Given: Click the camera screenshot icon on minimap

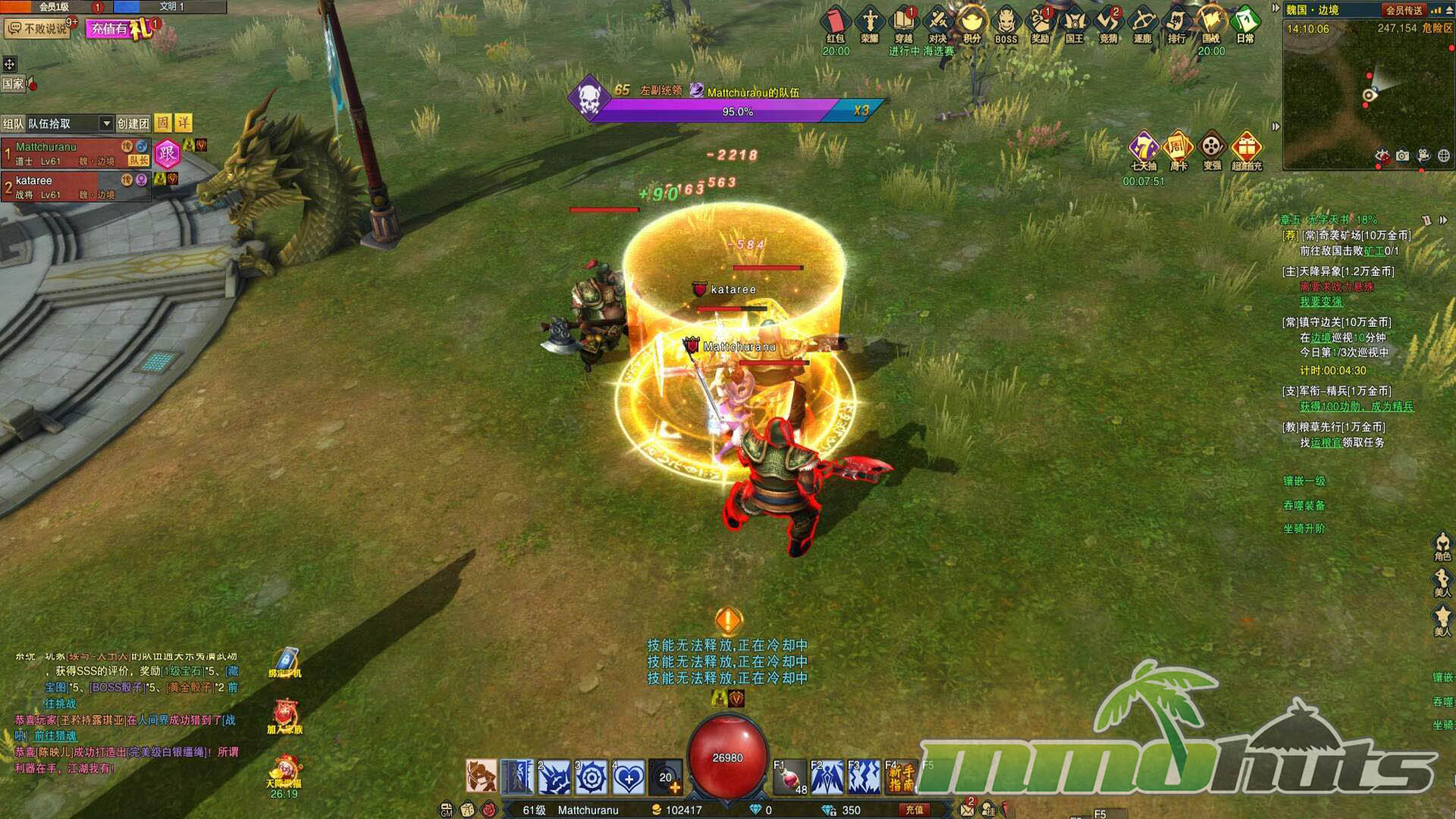Looking at the screenshot, I should pyautogui.click(x=1403, y=155).
